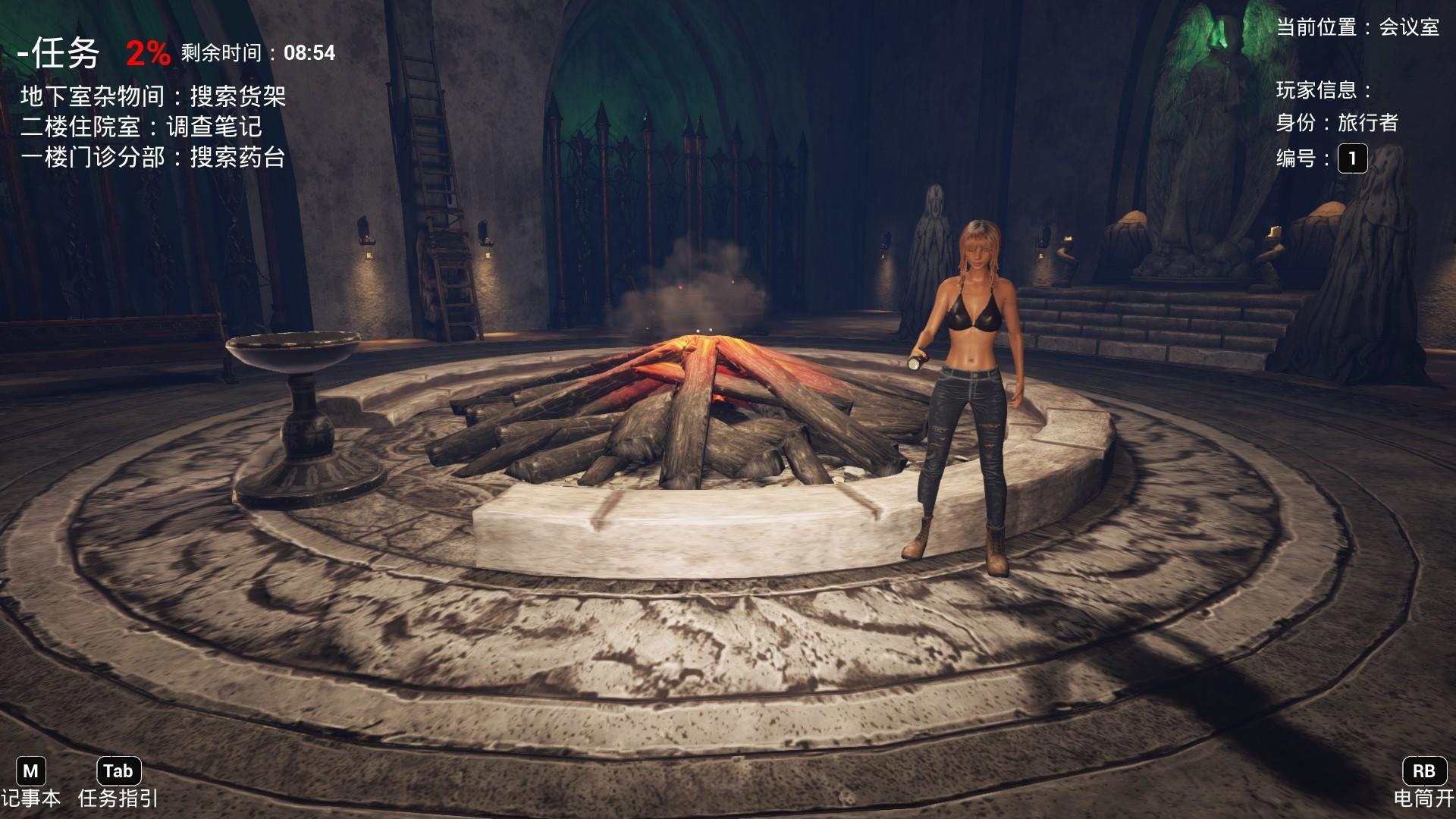The height and width of the screenshot is (819, 1456).
Task: Toggle the mission guide with 任务指引
Action: [118, 798]
